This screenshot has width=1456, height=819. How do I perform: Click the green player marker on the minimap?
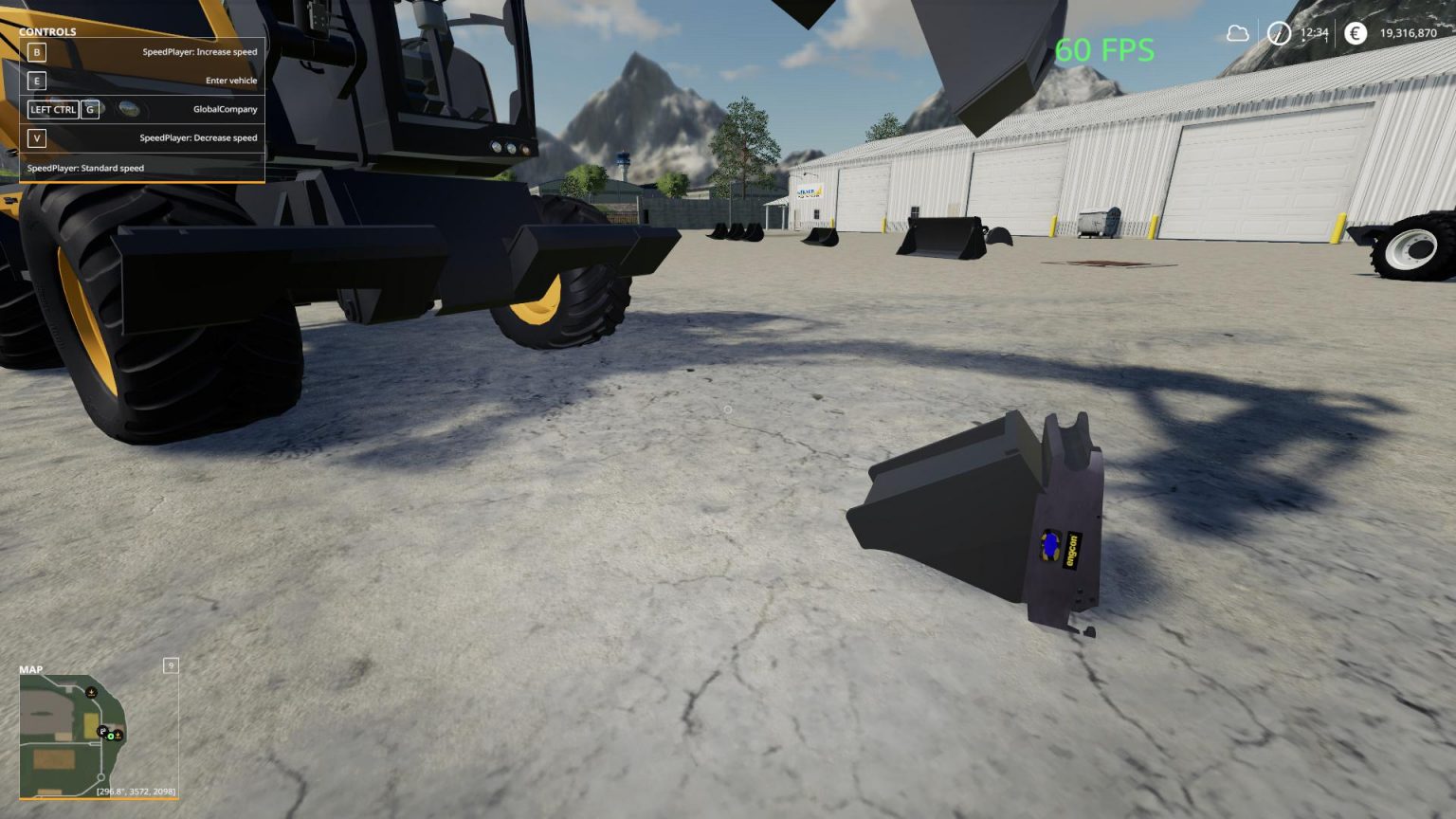pyautogui.click(x=110, y=737)
